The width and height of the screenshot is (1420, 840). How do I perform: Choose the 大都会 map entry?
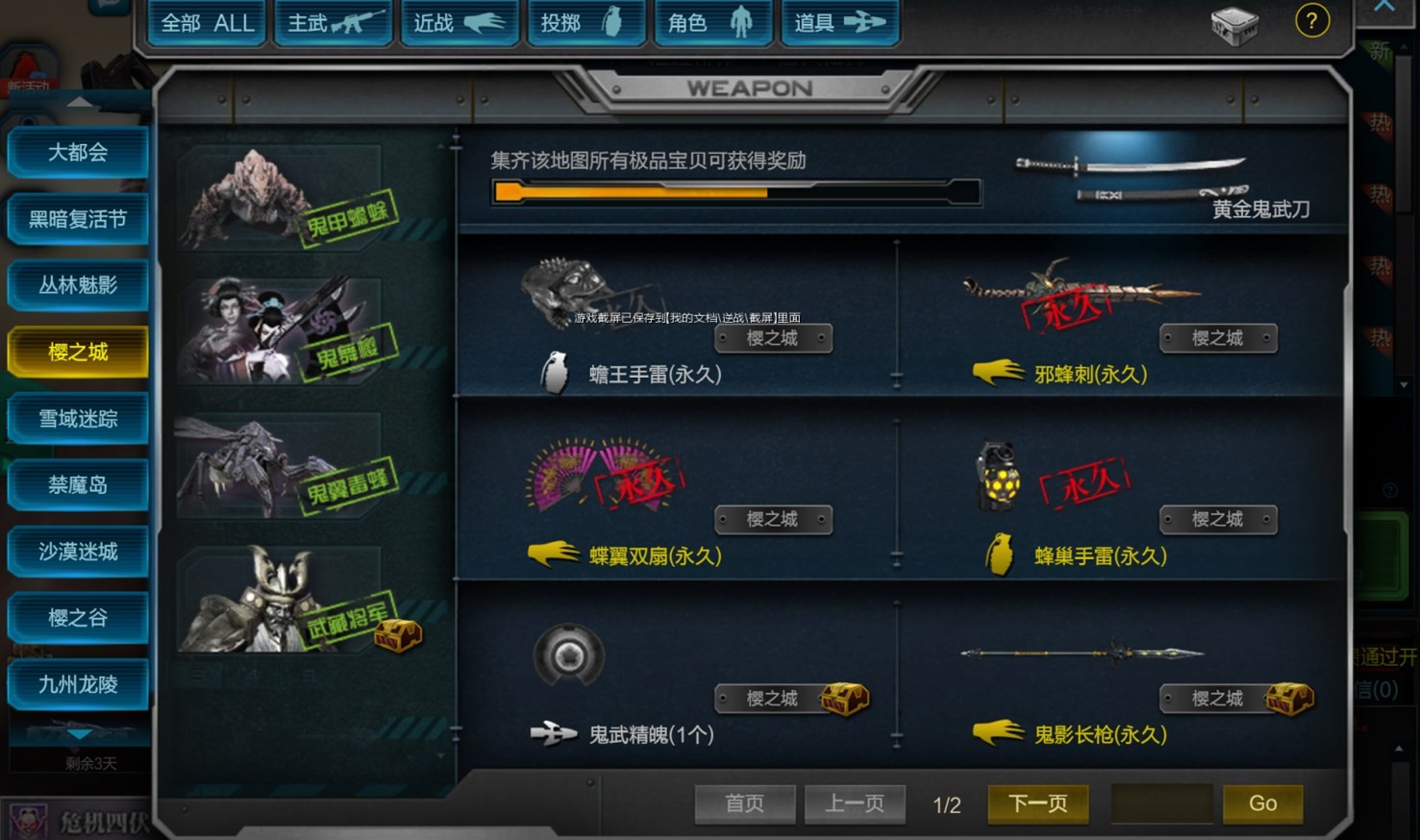[78, 153]
